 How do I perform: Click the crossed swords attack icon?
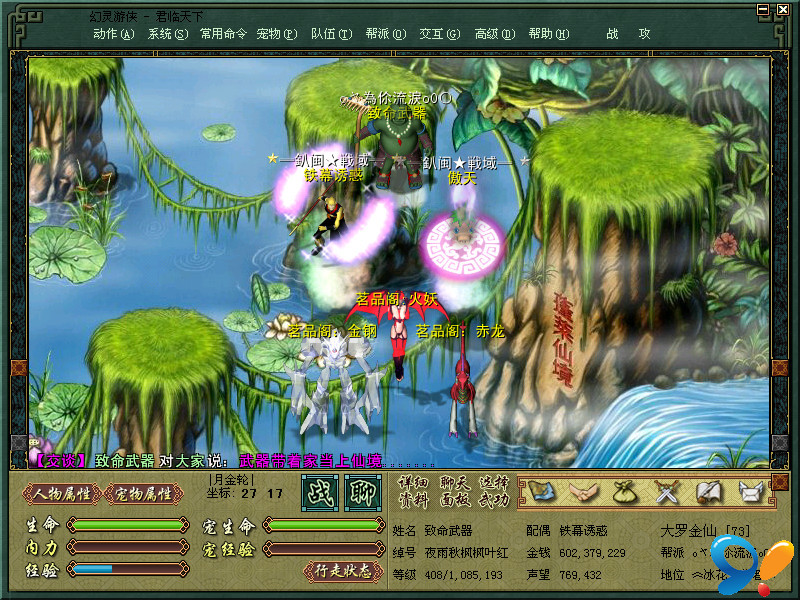point(666,491)
